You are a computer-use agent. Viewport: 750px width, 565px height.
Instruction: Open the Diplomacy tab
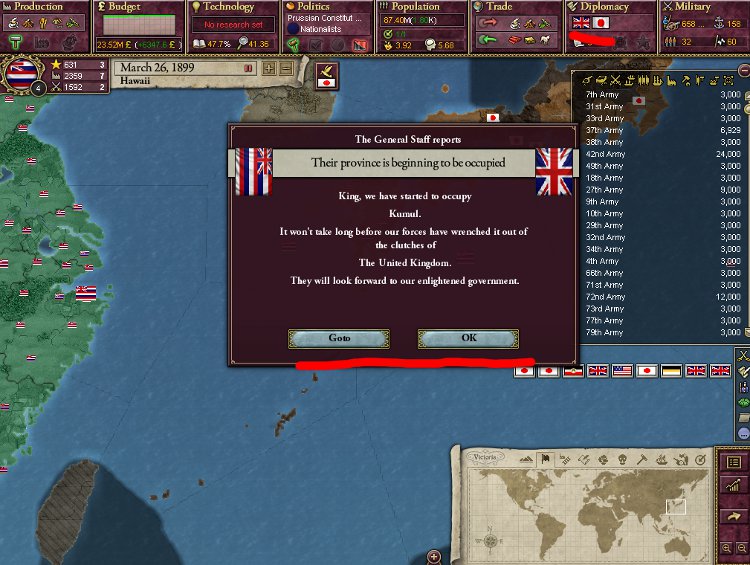pos(605,7)
